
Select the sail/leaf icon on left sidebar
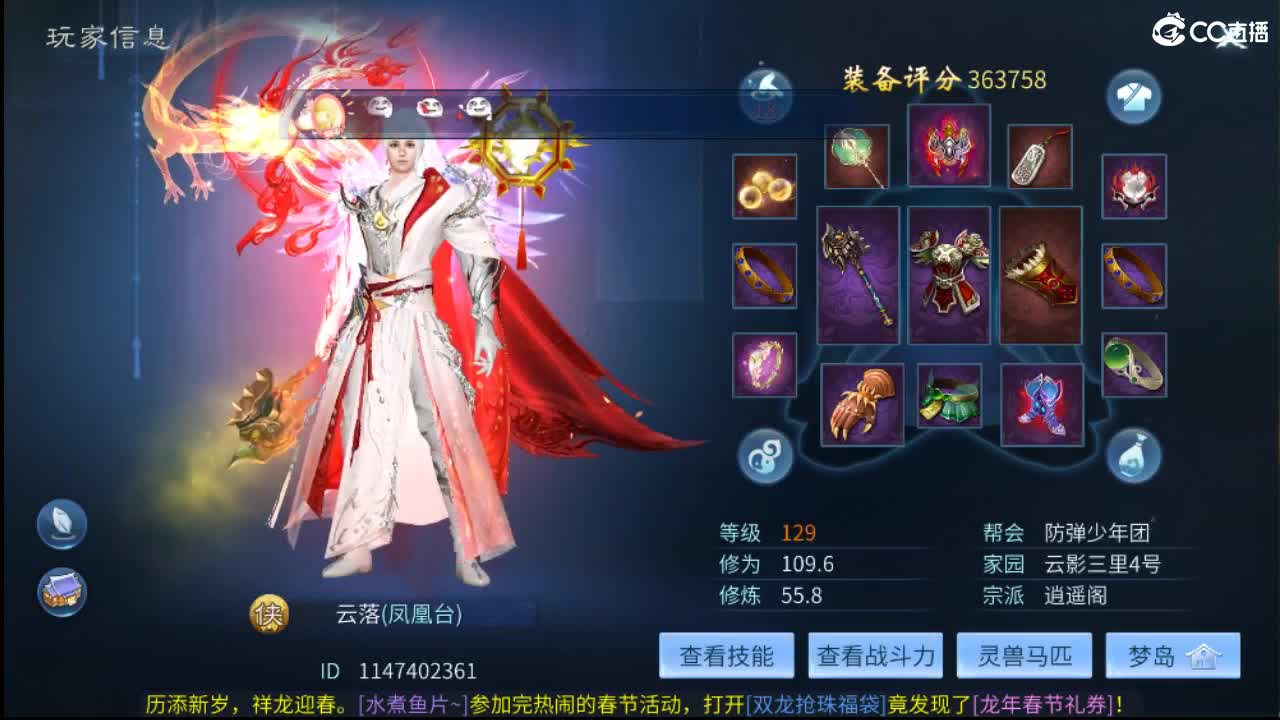(62, 524)
